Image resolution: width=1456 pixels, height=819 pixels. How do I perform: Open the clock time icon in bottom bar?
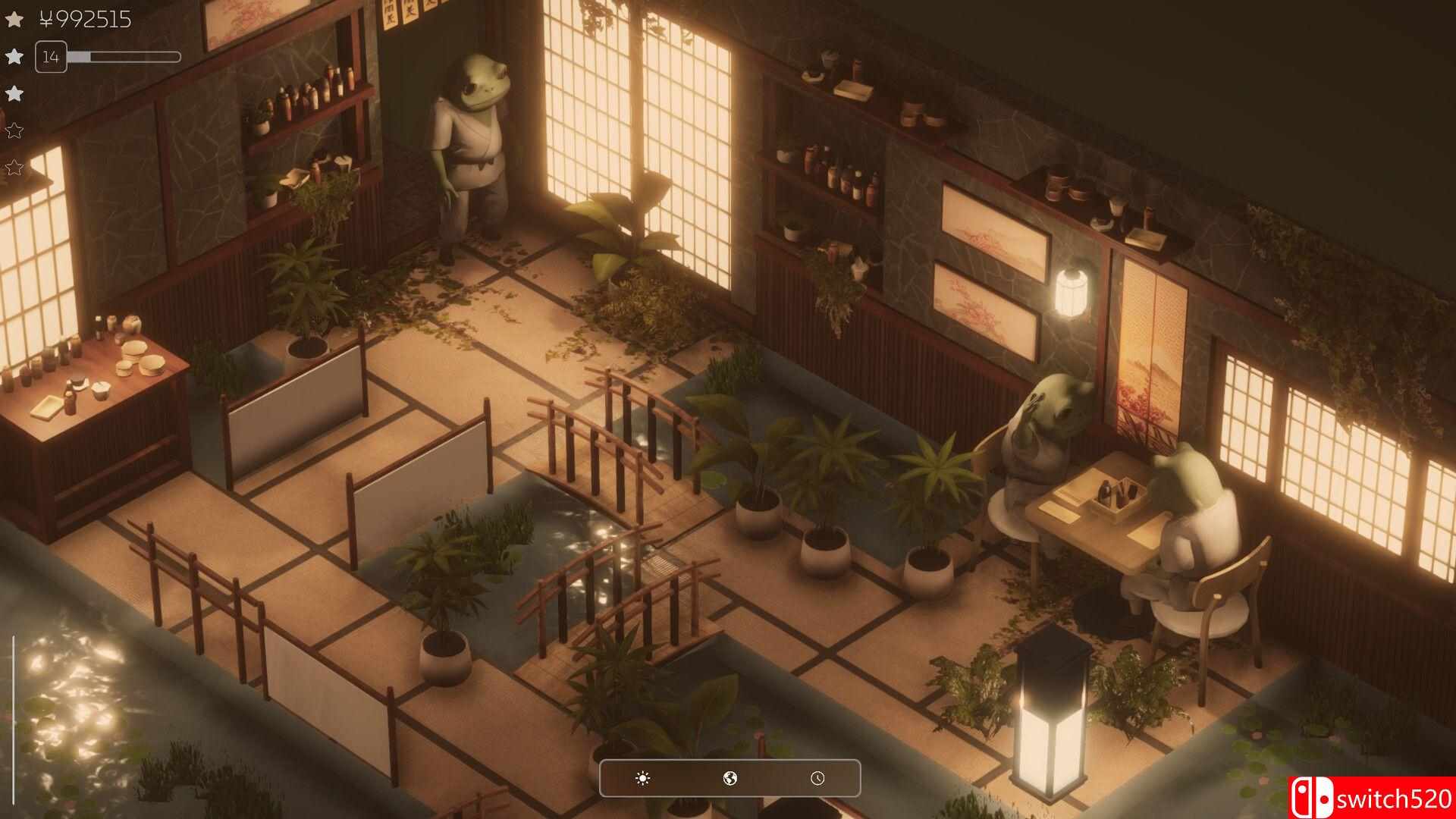click(x=817, y=777)
